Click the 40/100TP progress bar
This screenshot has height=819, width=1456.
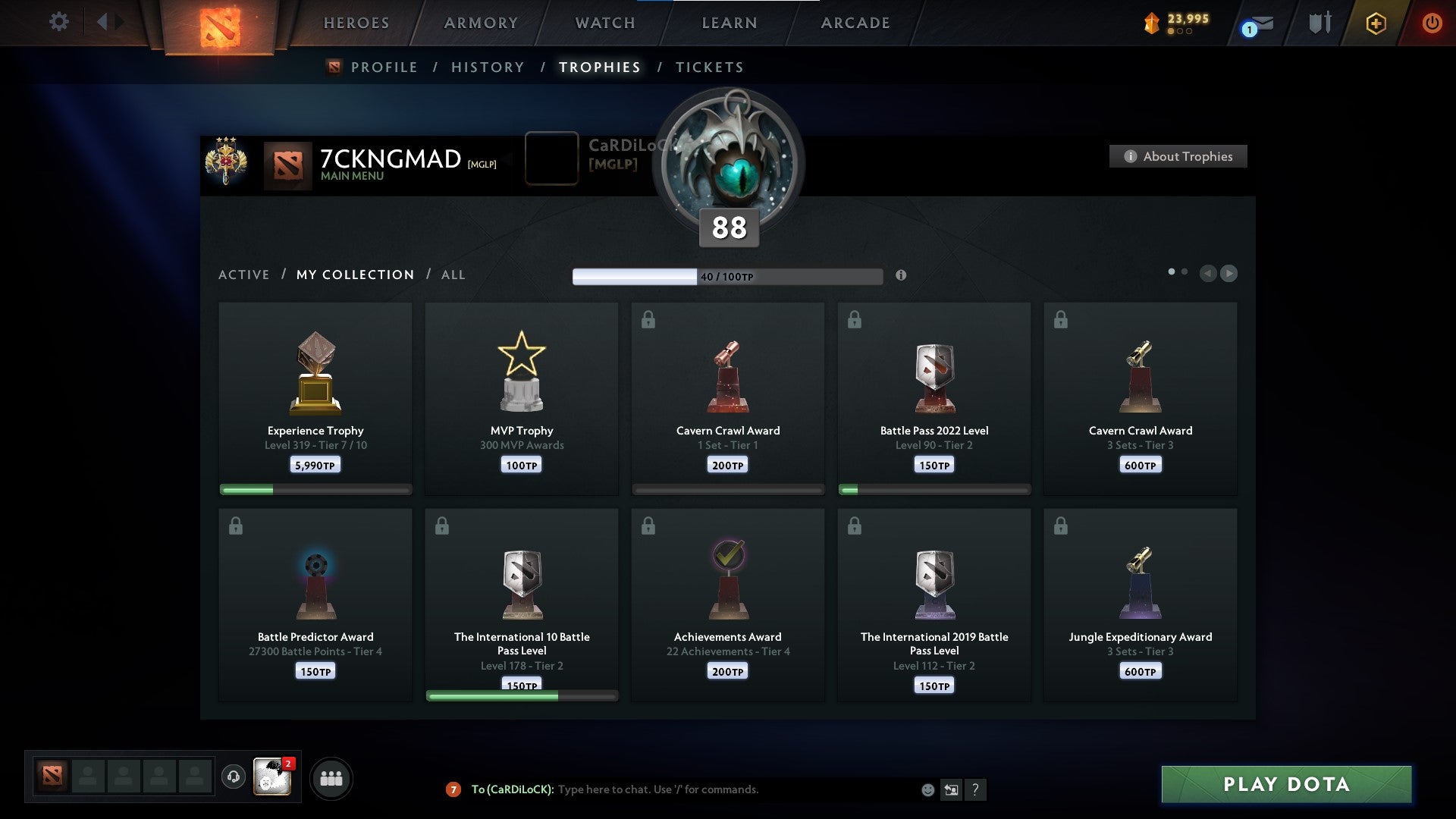pyautogui.click(x=726, y=276)
